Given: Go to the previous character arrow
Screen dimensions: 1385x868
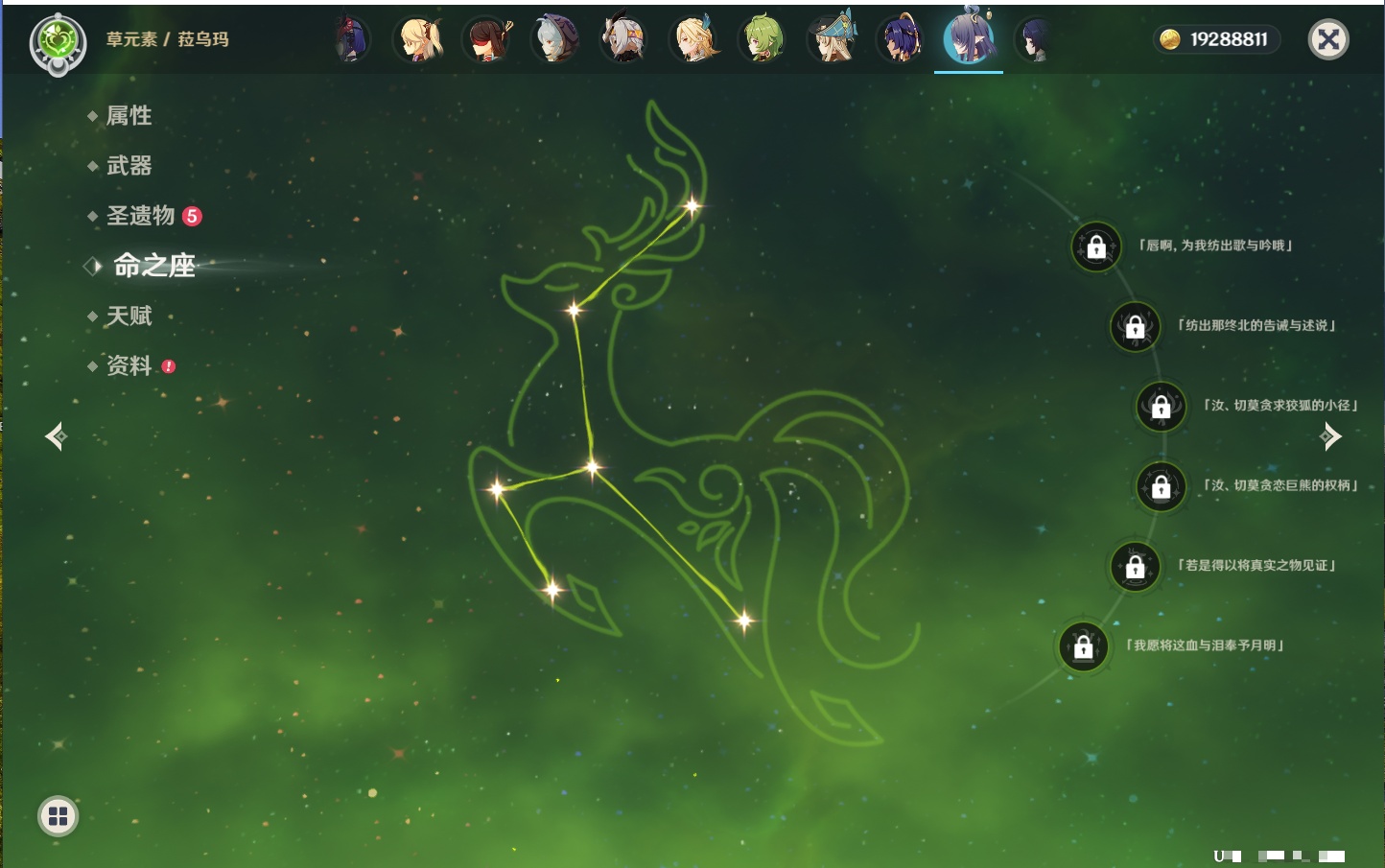Looking at the screenshot, I should point(56,436).
